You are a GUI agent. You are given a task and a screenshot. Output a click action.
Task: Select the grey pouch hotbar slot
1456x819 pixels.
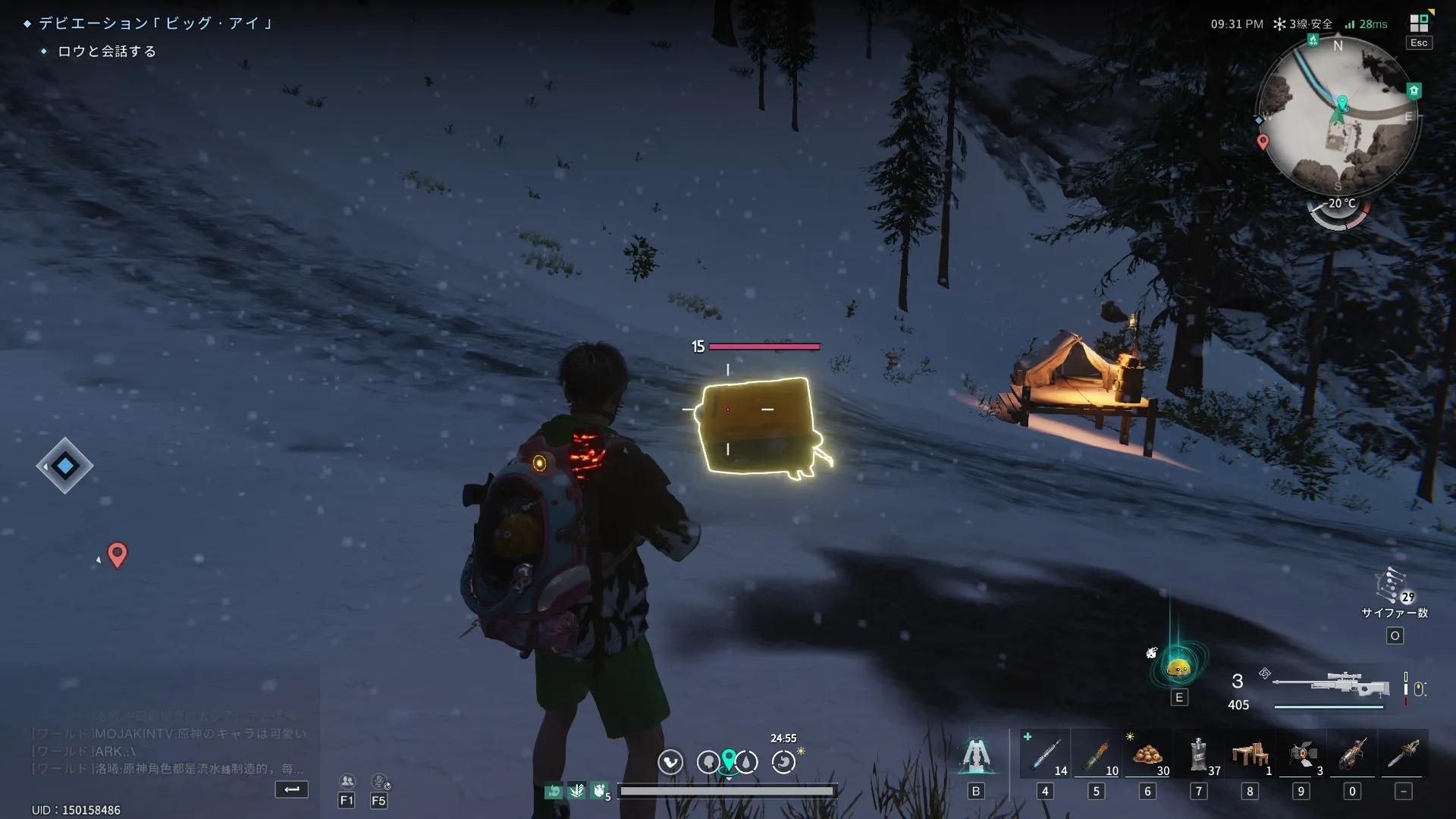coord(1199,754)
